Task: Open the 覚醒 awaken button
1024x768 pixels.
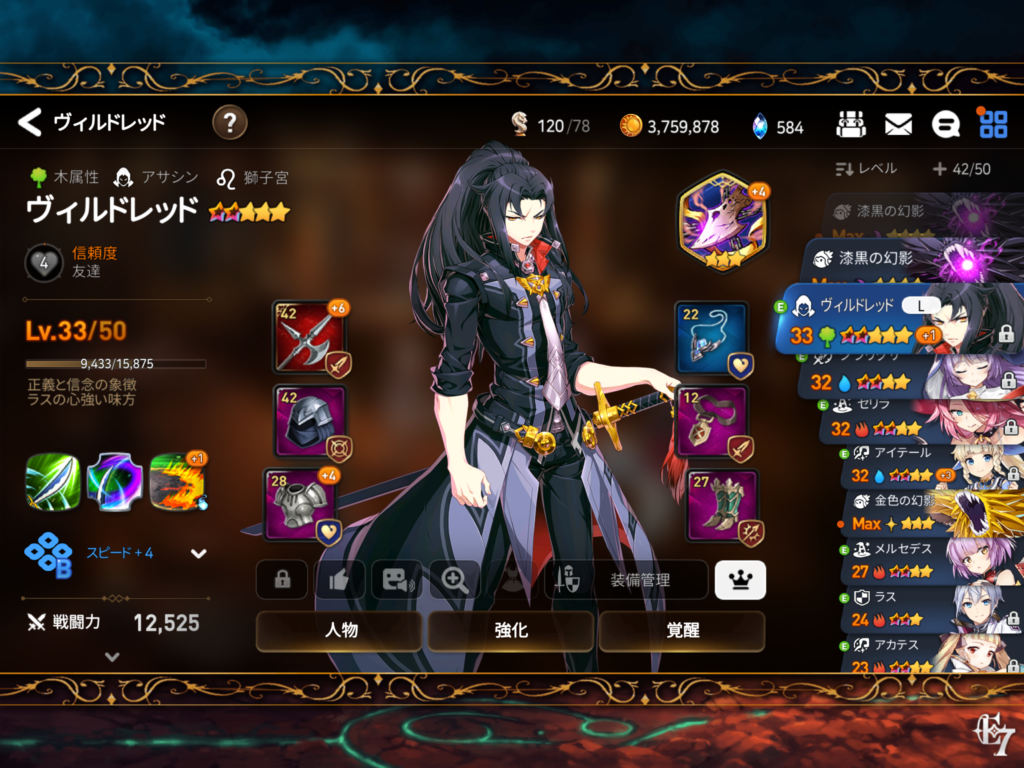Action: pos(682,631)
